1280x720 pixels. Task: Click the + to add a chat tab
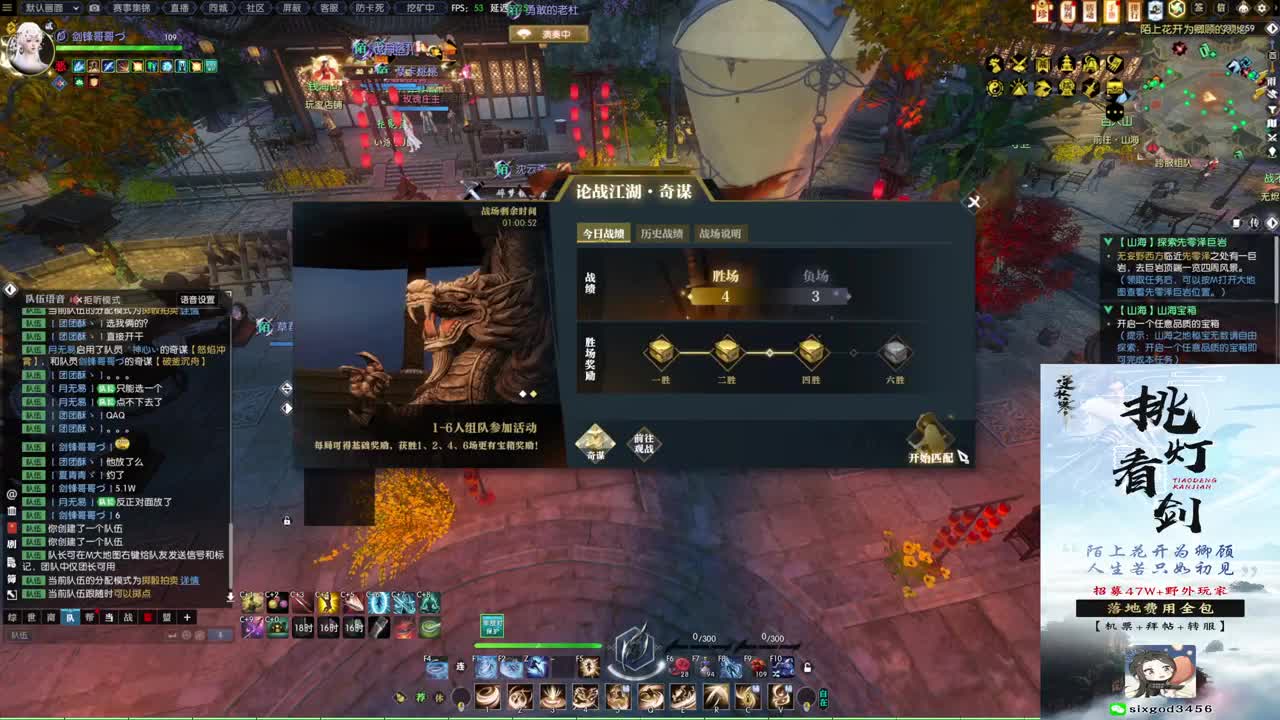point(187,618)
